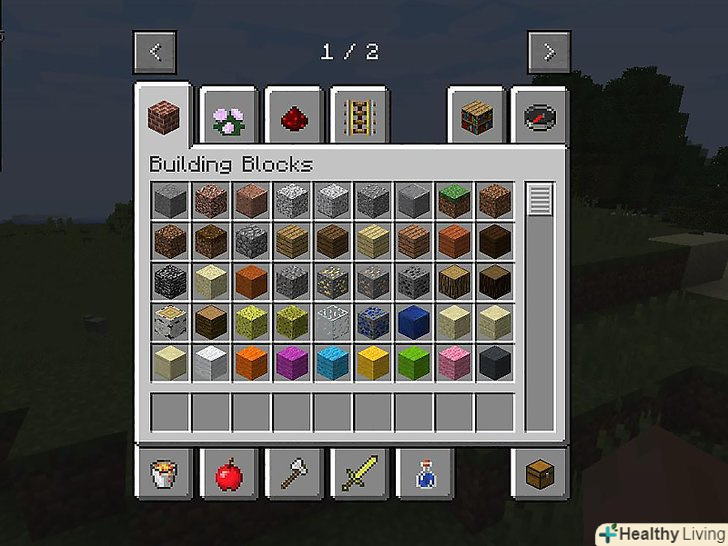Go to the next creative page
728x546 pixels.
(549, 52)
